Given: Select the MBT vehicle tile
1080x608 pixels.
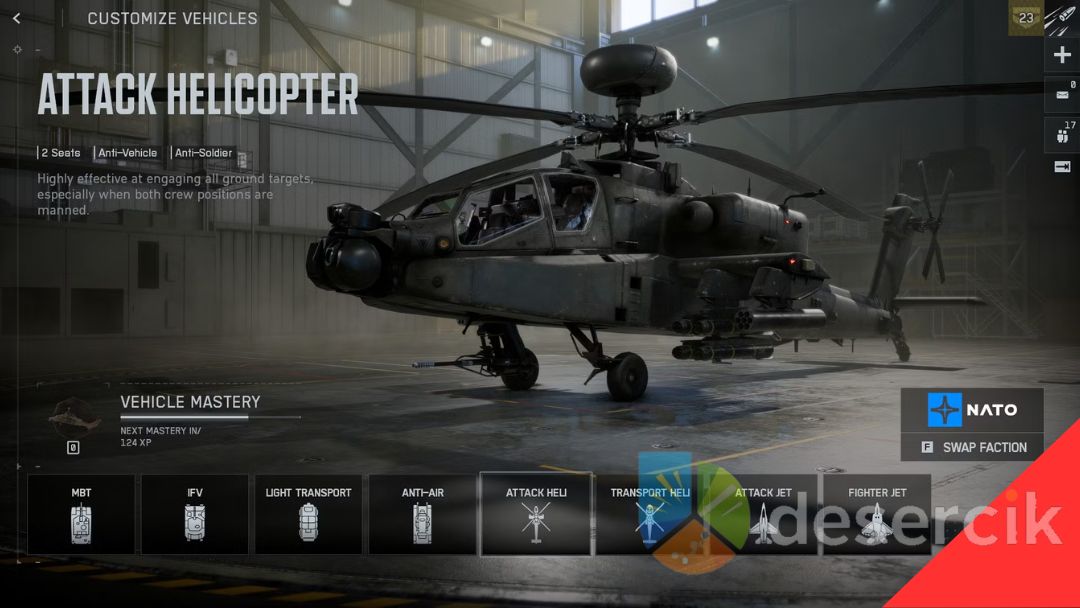Looking at the screenshot, I should pyautogui.click(x=81, y=514).
